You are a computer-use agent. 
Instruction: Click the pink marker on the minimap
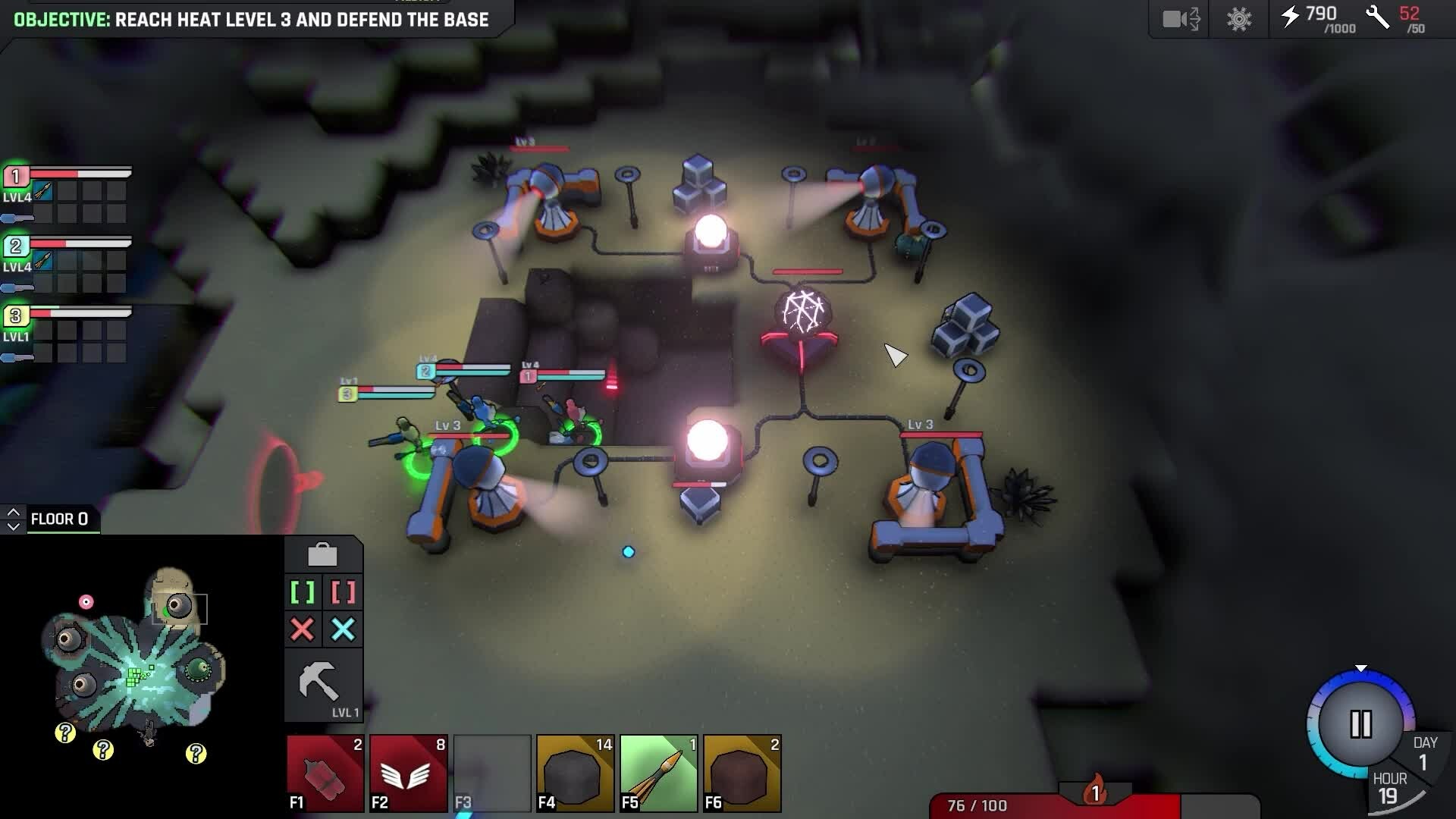point(86,602)
